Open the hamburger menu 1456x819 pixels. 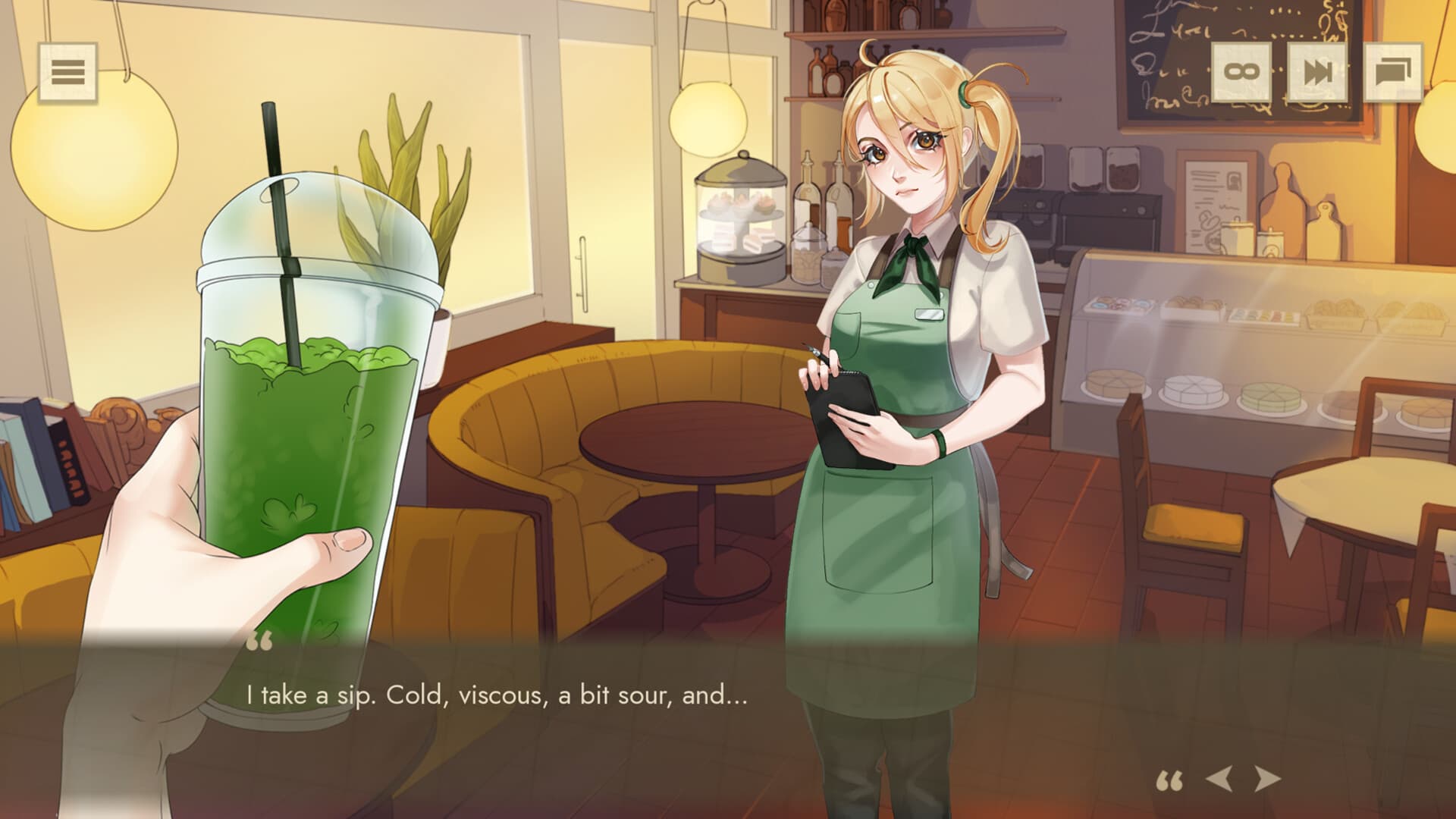coord(67,73)
